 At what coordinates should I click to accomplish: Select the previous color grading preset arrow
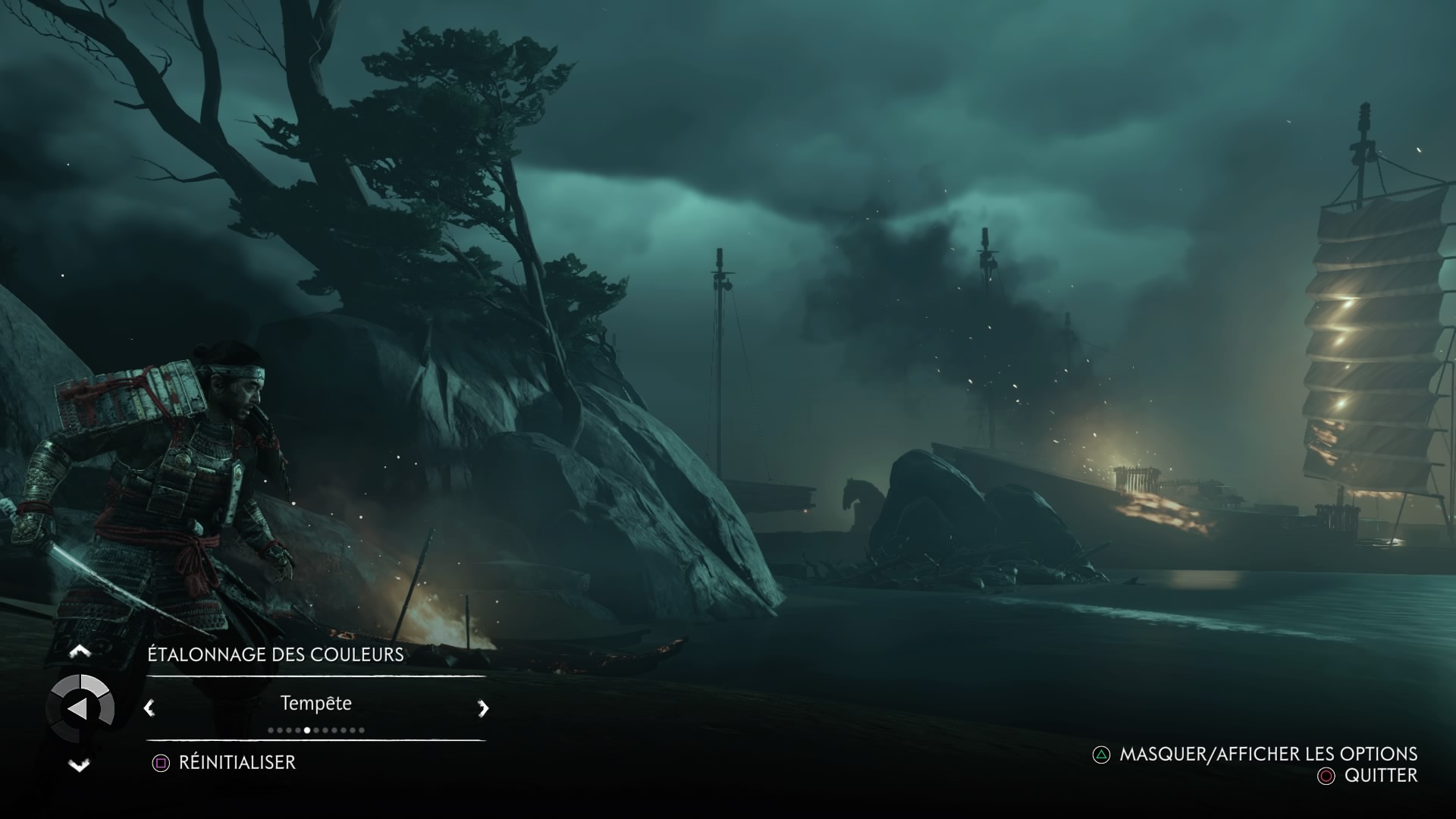click(x=149, y=708)
